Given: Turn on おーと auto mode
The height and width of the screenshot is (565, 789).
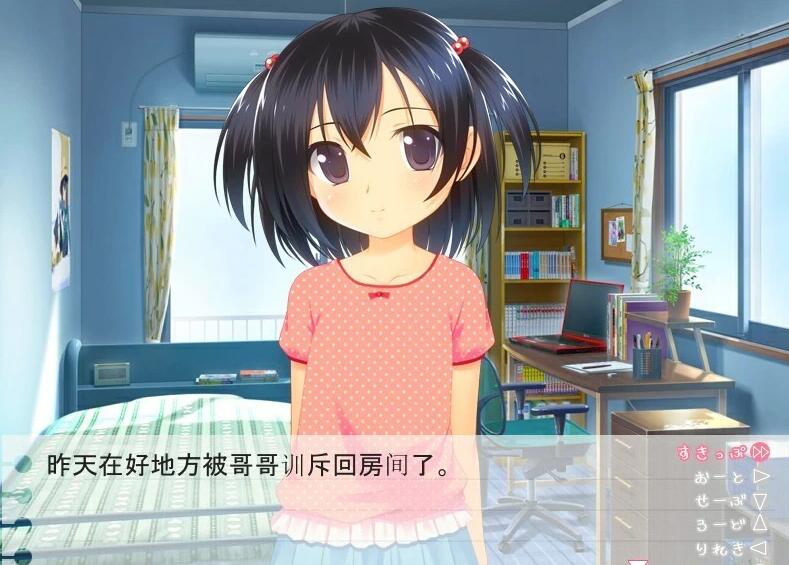Looking at the screenshot, I should coord(731,477).
